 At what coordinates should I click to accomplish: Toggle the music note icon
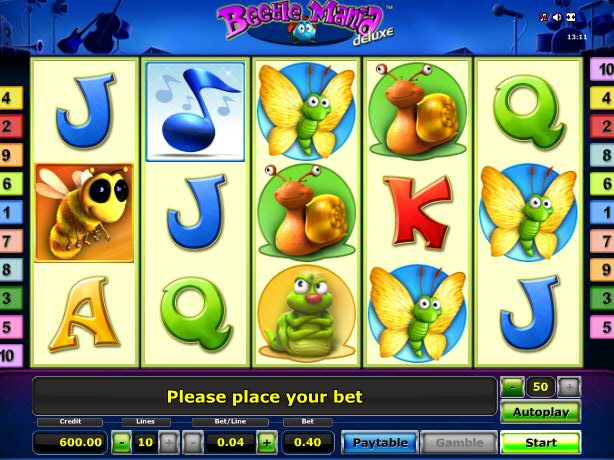tap(544, 17)
